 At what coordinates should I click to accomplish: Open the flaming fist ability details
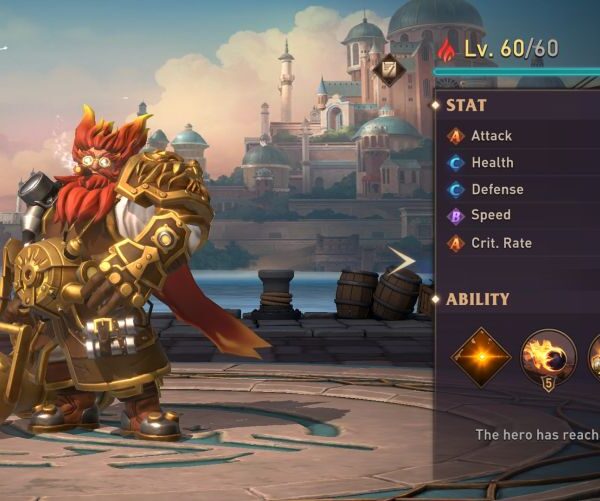pyautogui.click(x=548, y=356)
